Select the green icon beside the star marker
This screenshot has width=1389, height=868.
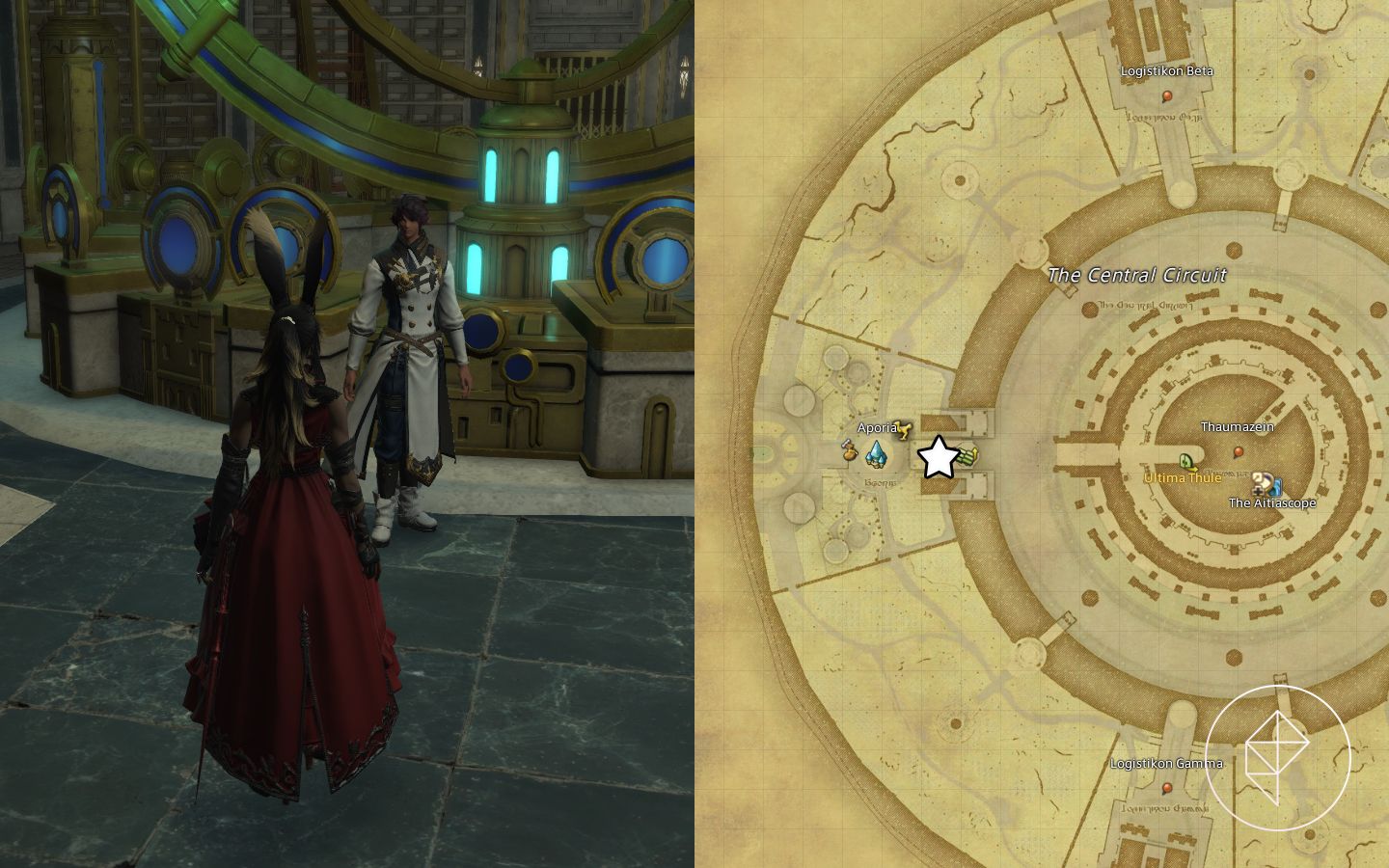tap(966, 455)
